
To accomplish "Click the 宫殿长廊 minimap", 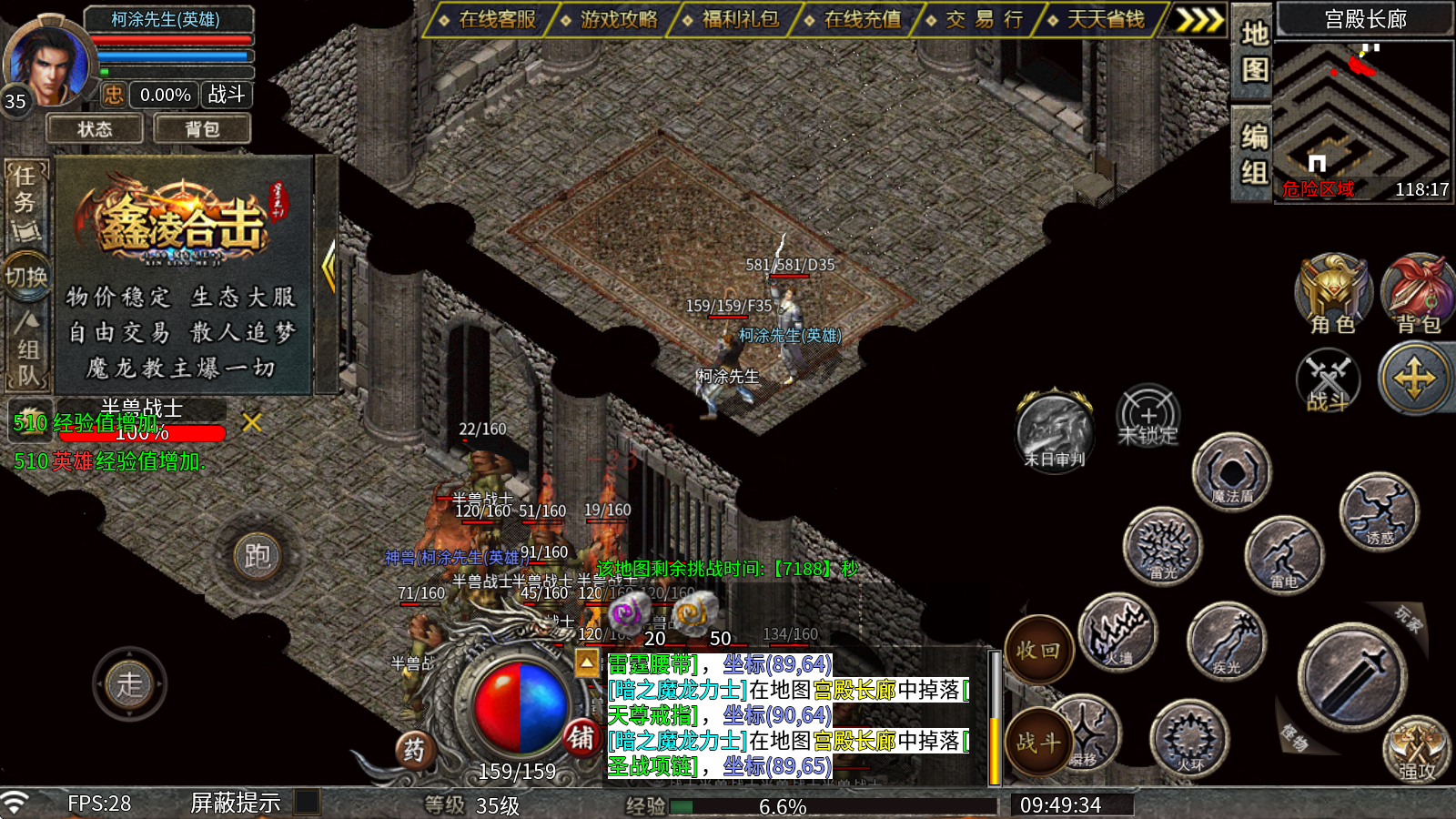I will tap(1362, 114).
